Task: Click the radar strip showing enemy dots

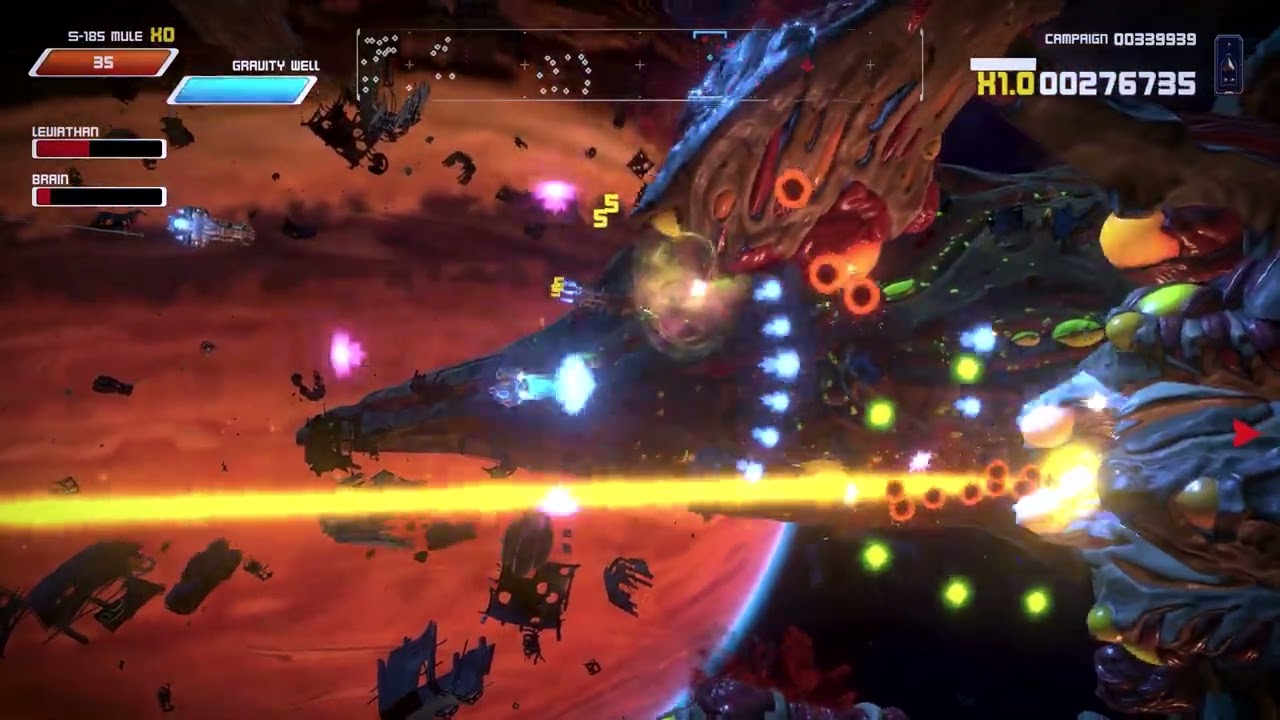Action: click(x=640, y=66)
